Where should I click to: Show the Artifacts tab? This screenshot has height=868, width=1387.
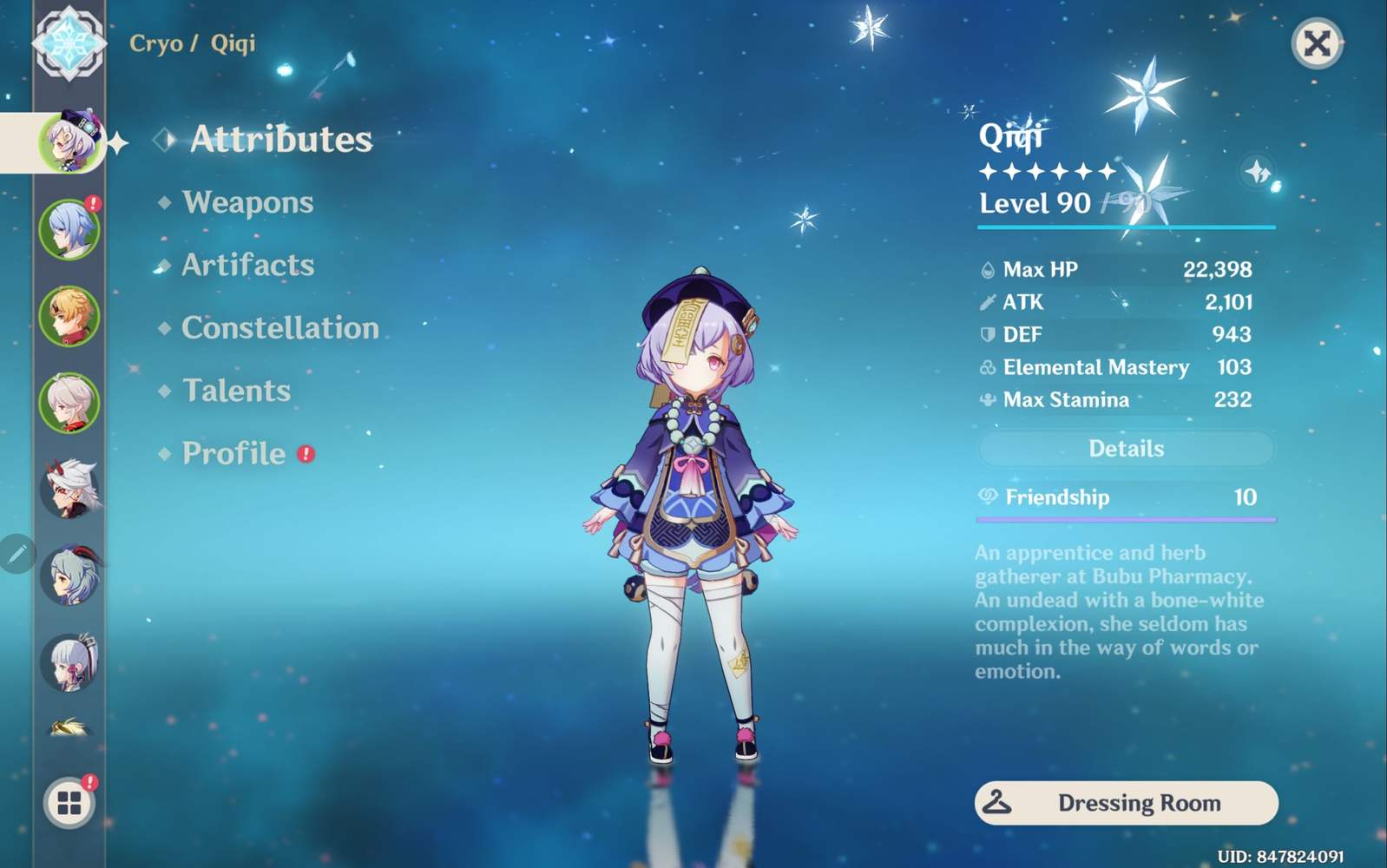pos(247,265)
